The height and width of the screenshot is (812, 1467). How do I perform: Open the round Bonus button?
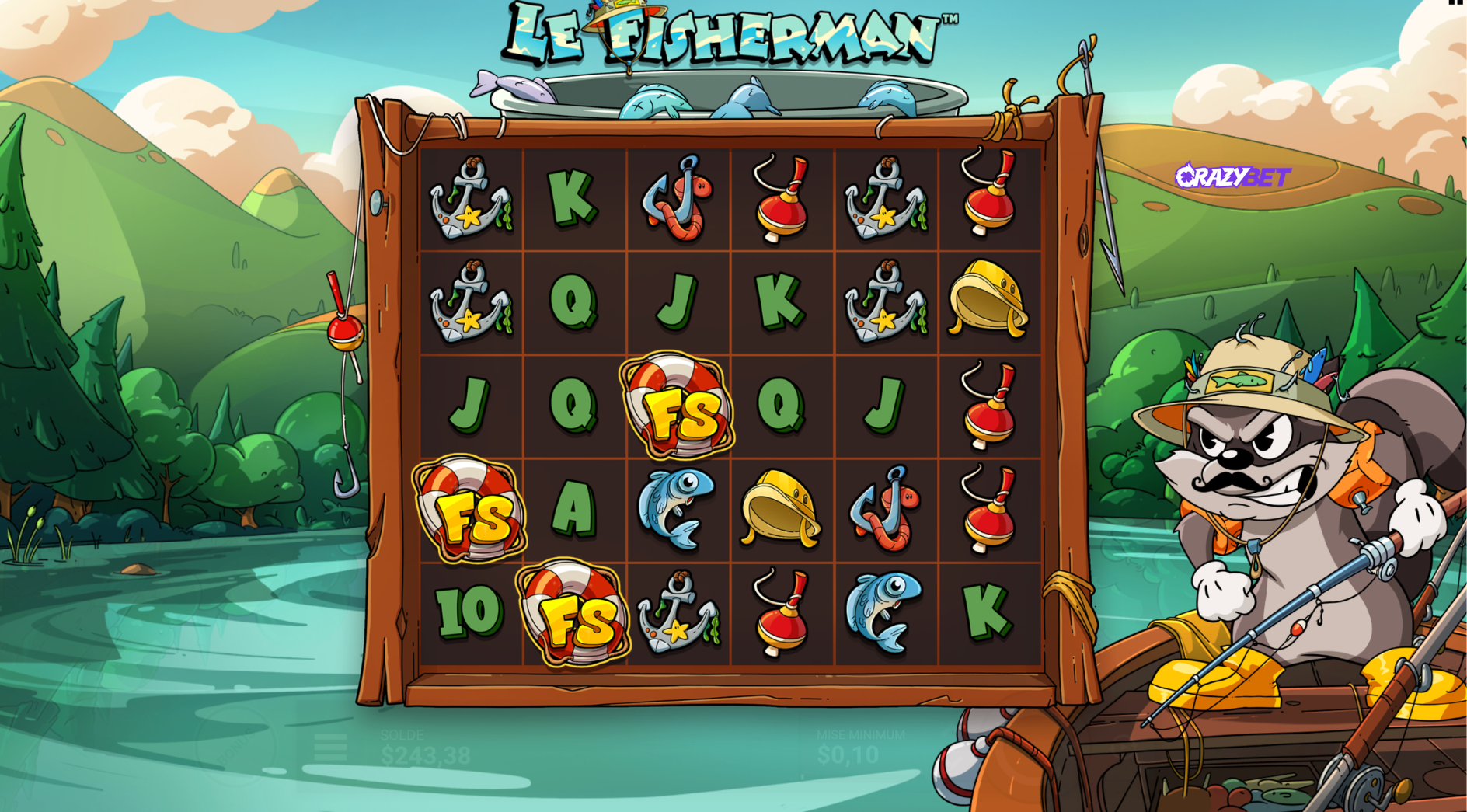tap(235, 746)
